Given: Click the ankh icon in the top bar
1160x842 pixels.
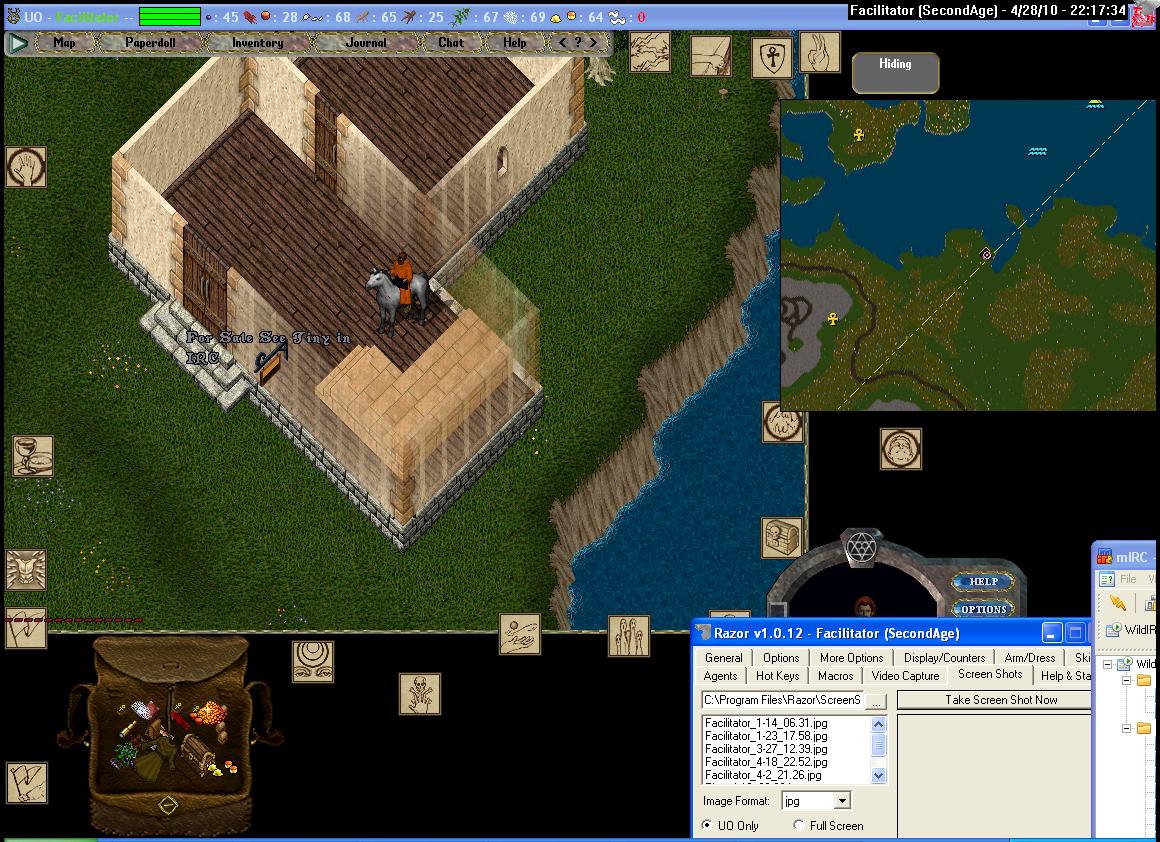Looking at the screenshot, I should point(771,57).
